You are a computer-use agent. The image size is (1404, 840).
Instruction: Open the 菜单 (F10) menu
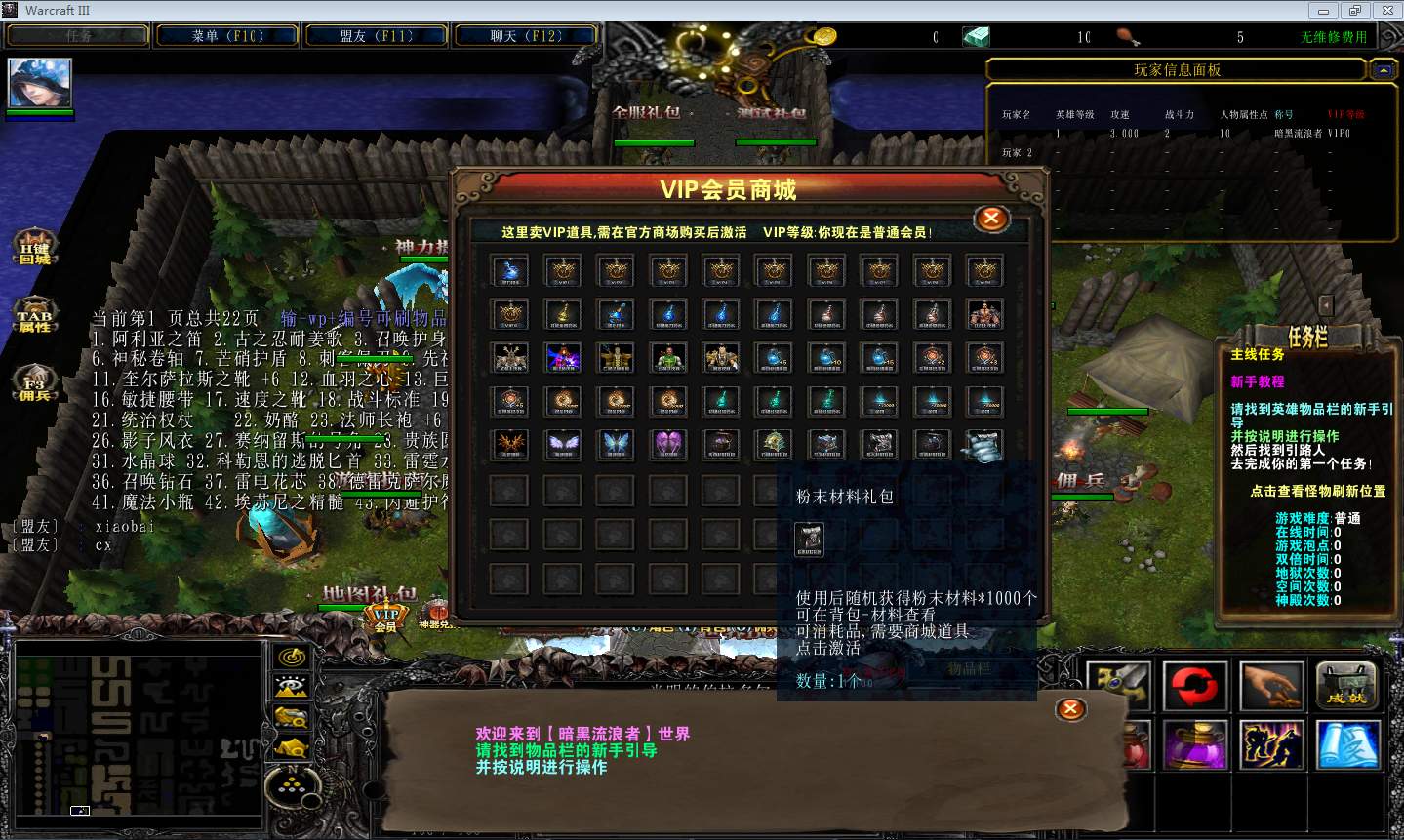[x=227, y=36]
